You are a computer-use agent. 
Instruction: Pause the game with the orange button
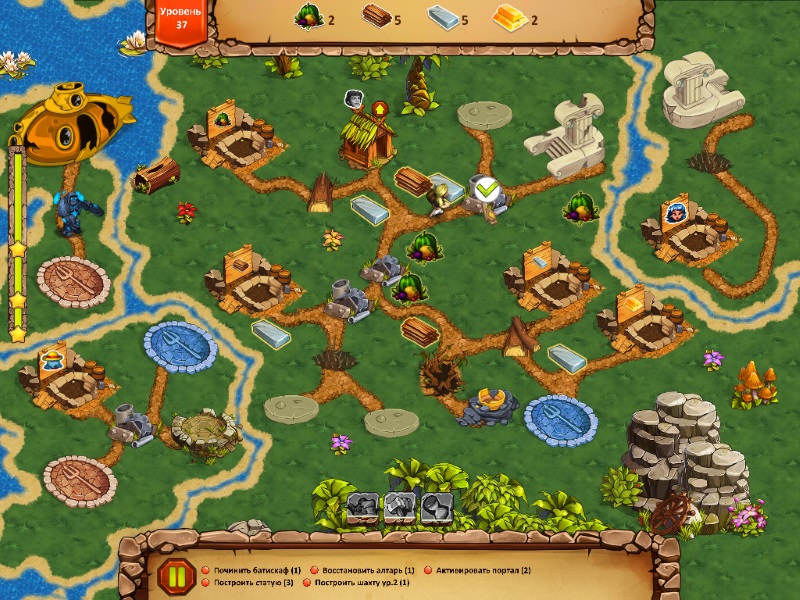176,576
